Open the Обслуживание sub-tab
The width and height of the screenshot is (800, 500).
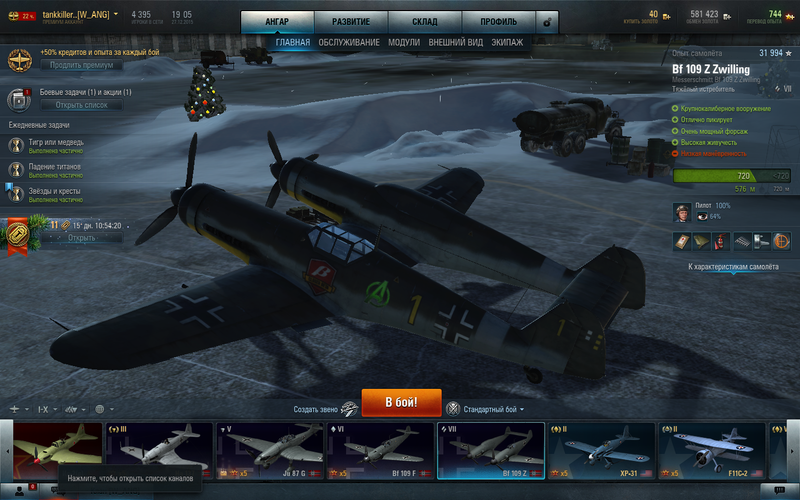[x=349, y=43]
